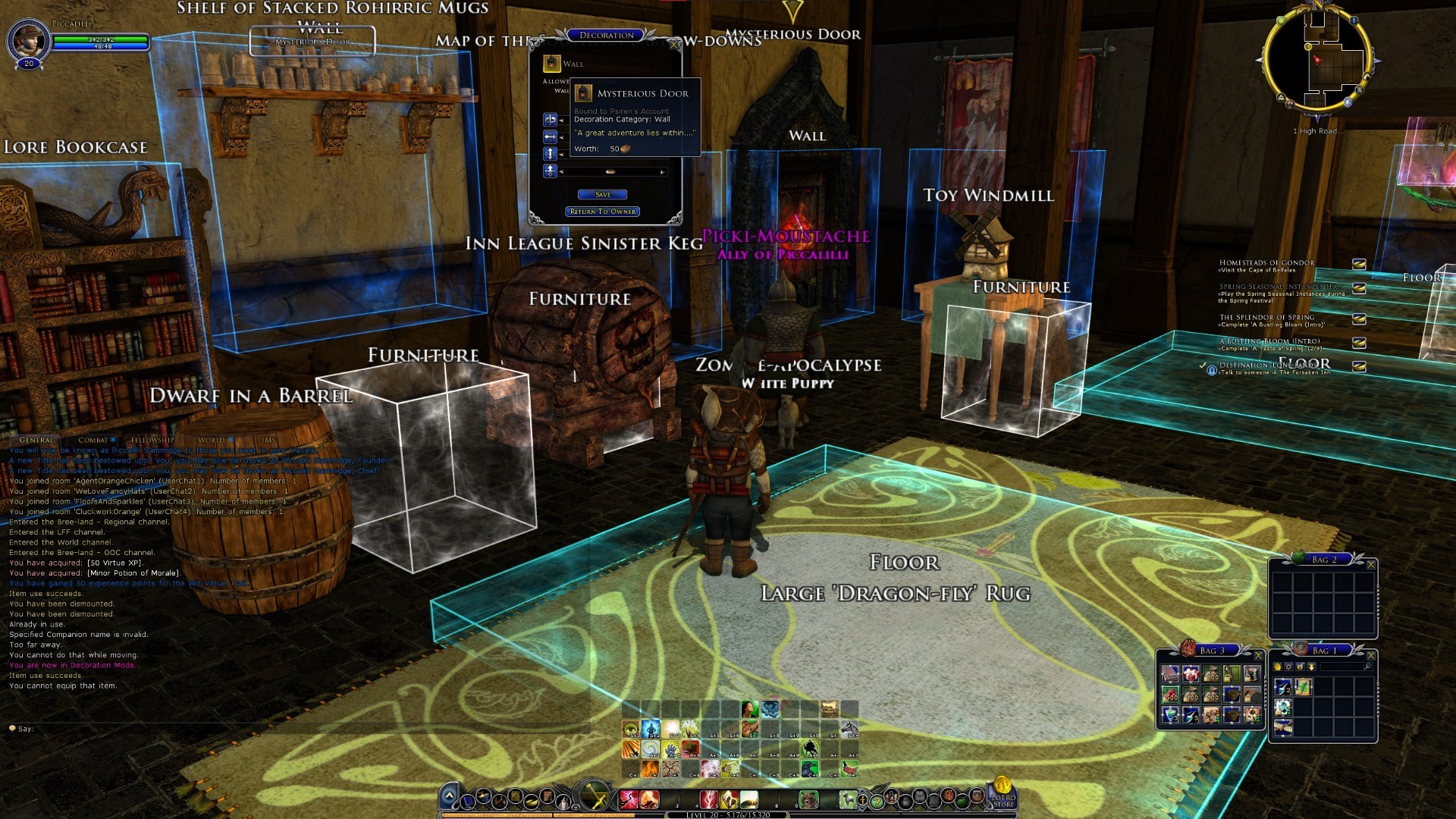1456x819 pixels.
Task: Toggle the padlock button in Bag 1
Action: tap(1300, 667)
